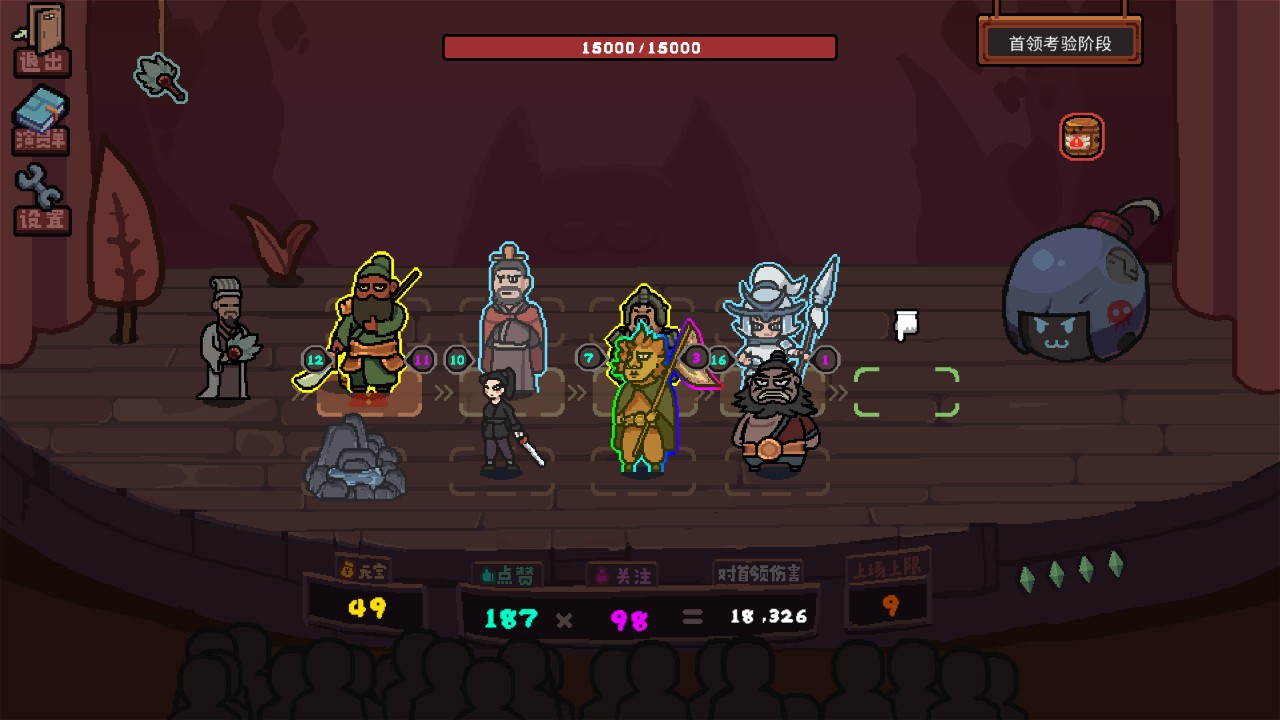The height and width of the screenshot is (720, 1280).
Task: Open the 设置 settings wrench
Action: (41, 199)
